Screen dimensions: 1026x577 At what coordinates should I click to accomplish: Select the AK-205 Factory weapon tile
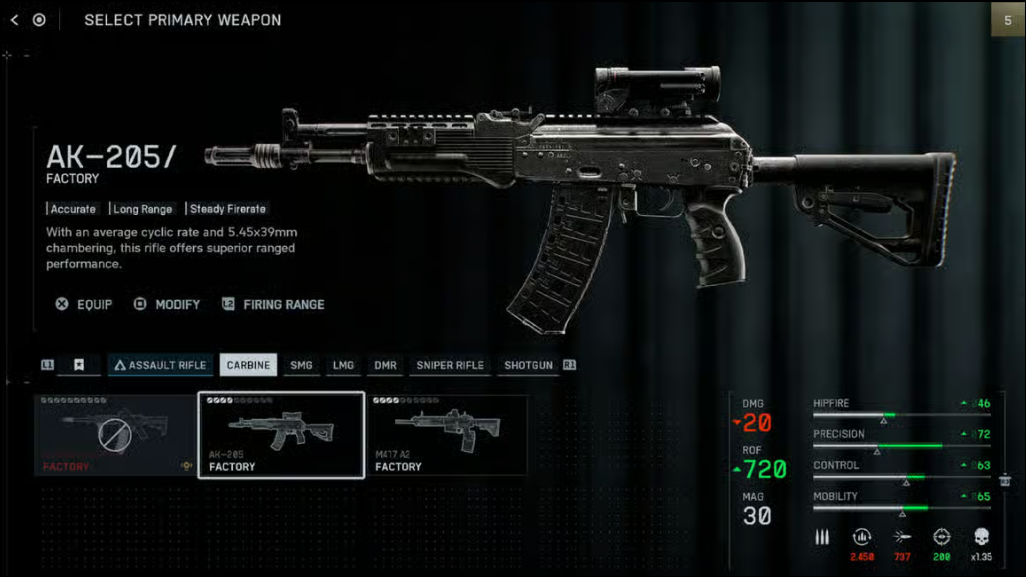281,435
